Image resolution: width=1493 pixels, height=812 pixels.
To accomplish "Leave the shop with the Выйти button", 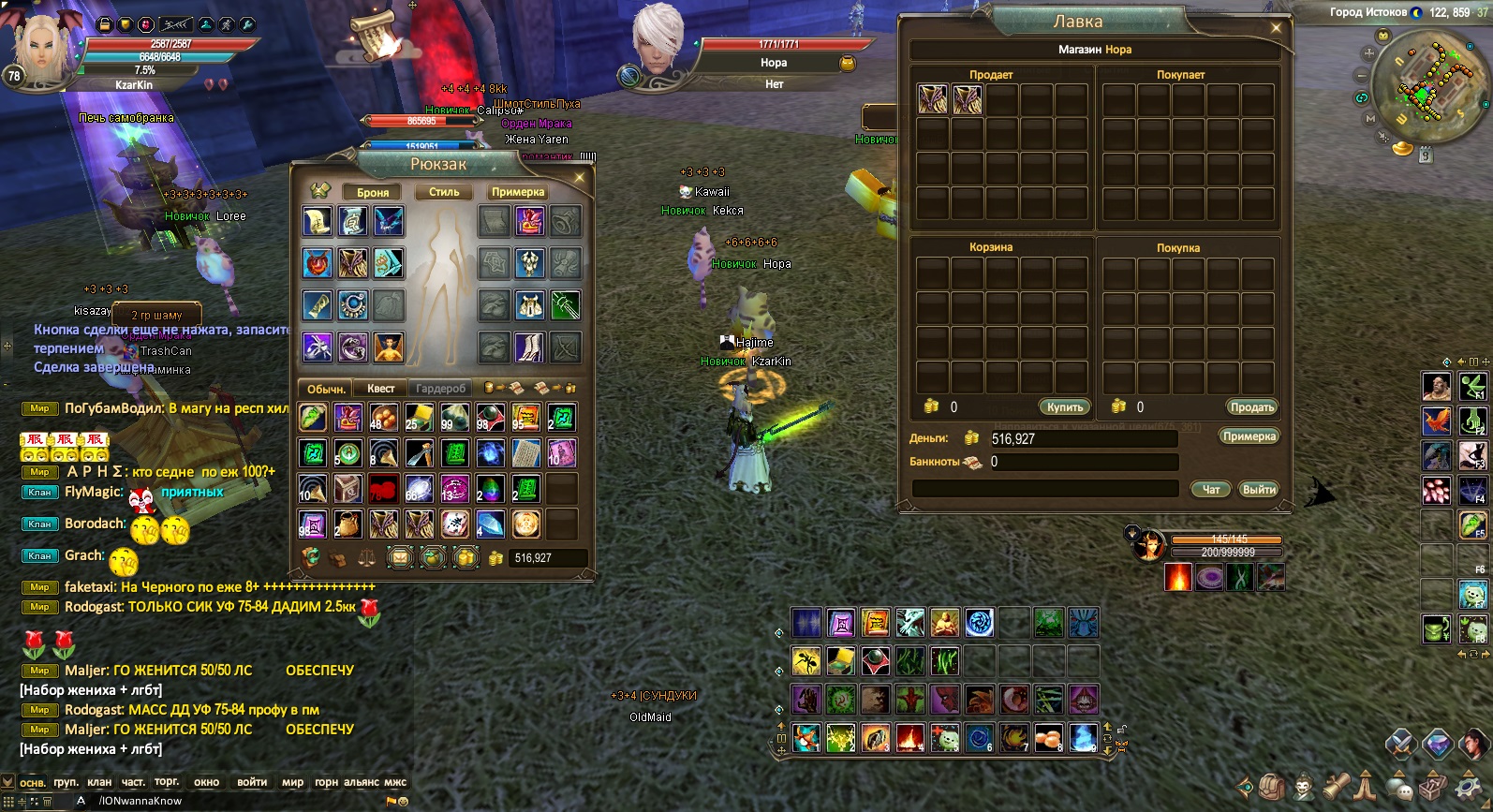I will 1259,490.
